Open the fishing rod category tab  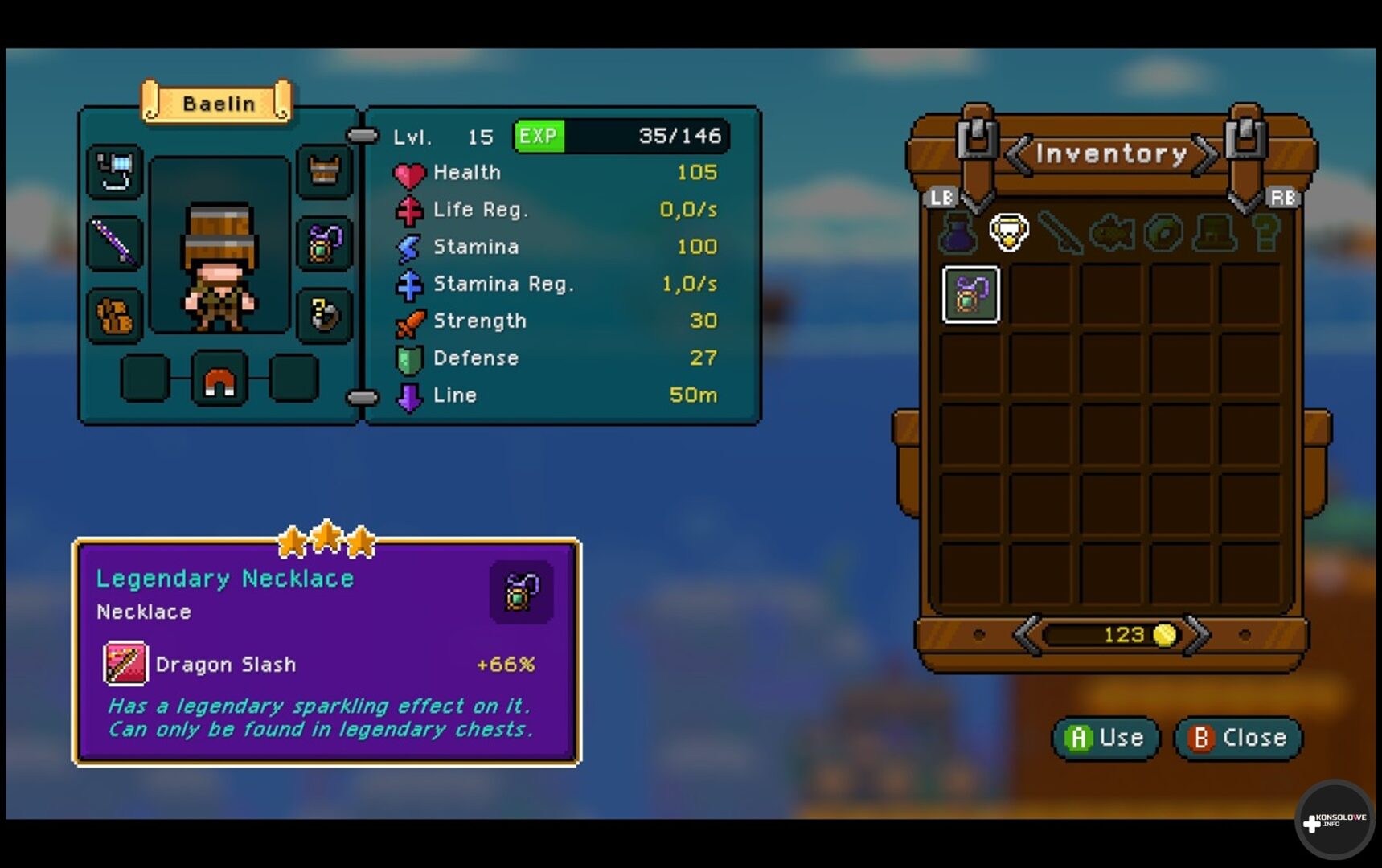1060,233
